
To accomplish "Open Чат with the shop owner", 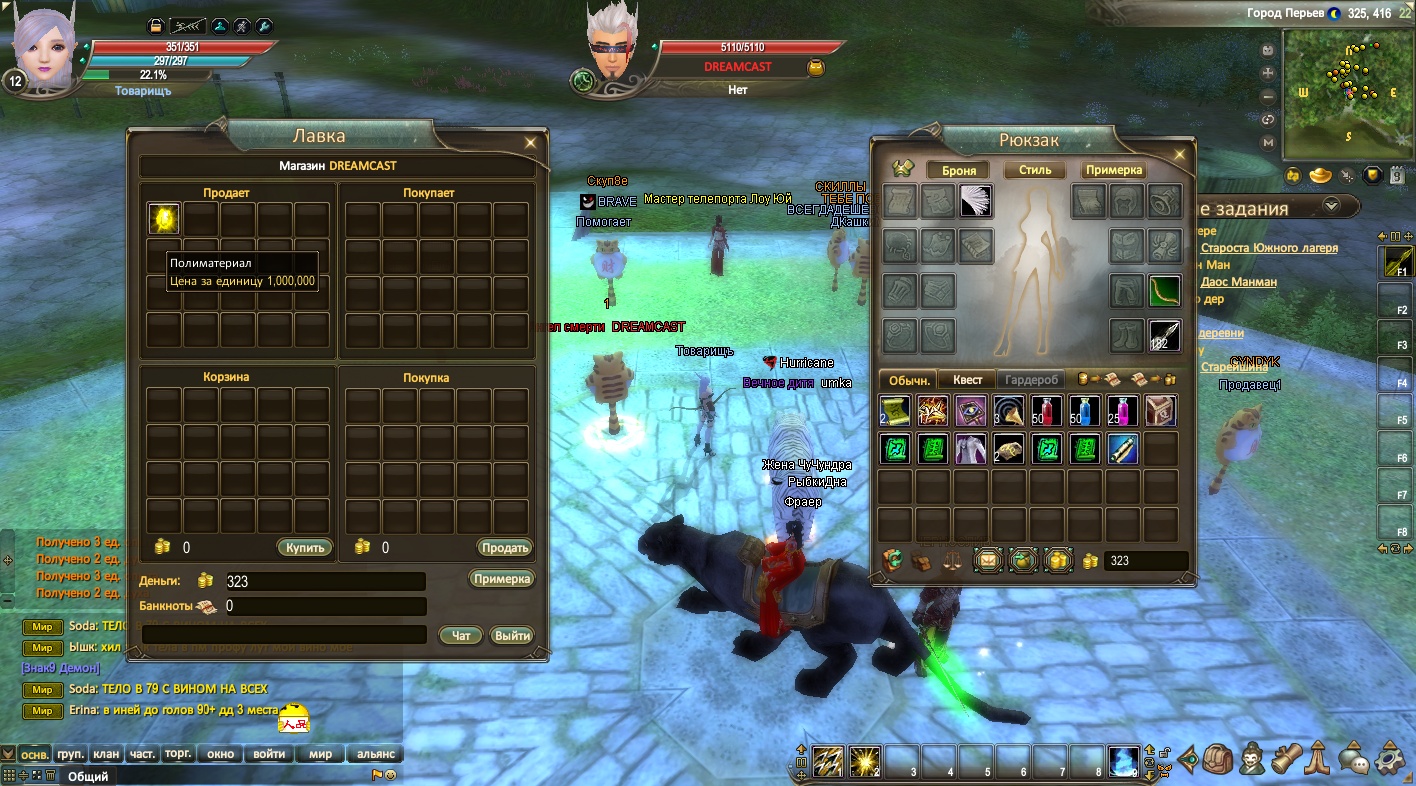I will click(460, 635).
